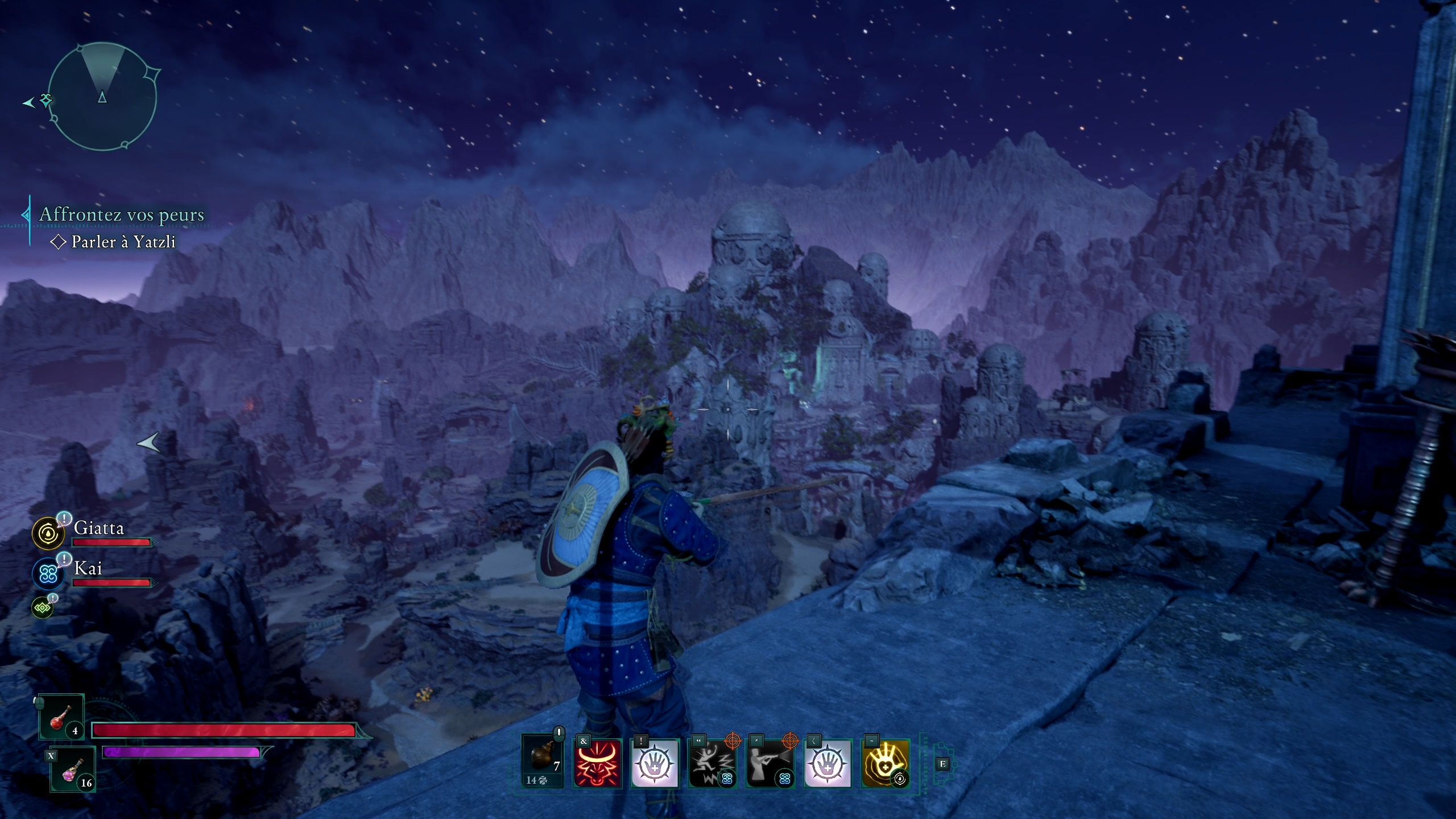Screen dimensions: 1456x819
Task: Activate Kai's leaping shock ability
Action: click(x=712, y=763)
